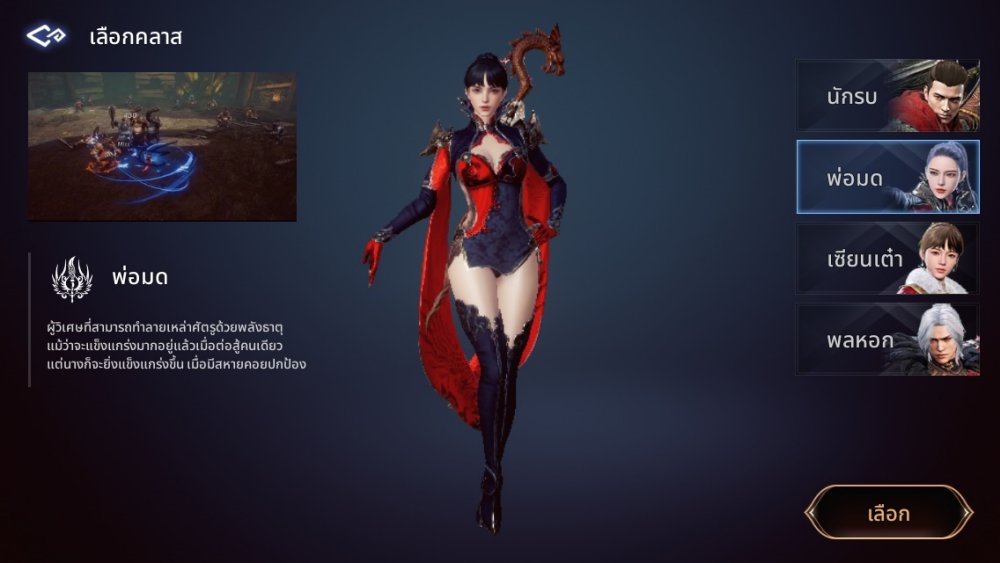
Task: Confirm with the เลือก button
Action: (x=888, y=513)
